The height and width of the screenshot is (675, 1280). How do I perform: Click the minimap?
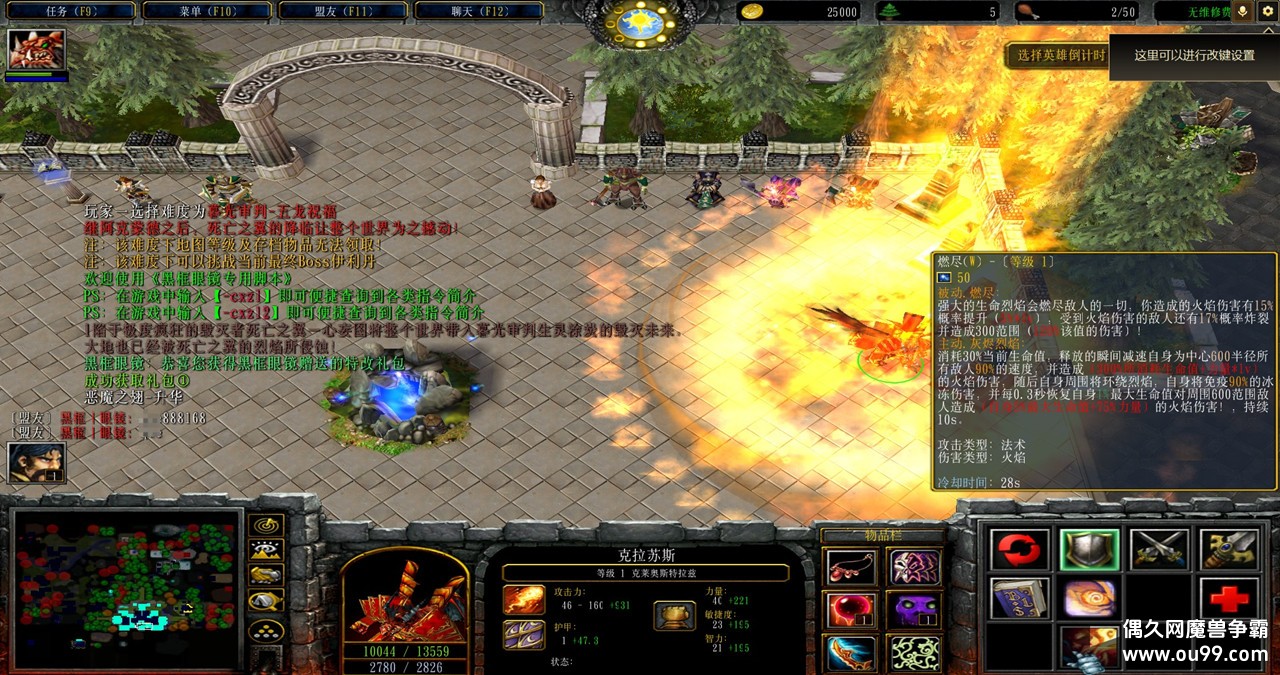click(126, 588)
